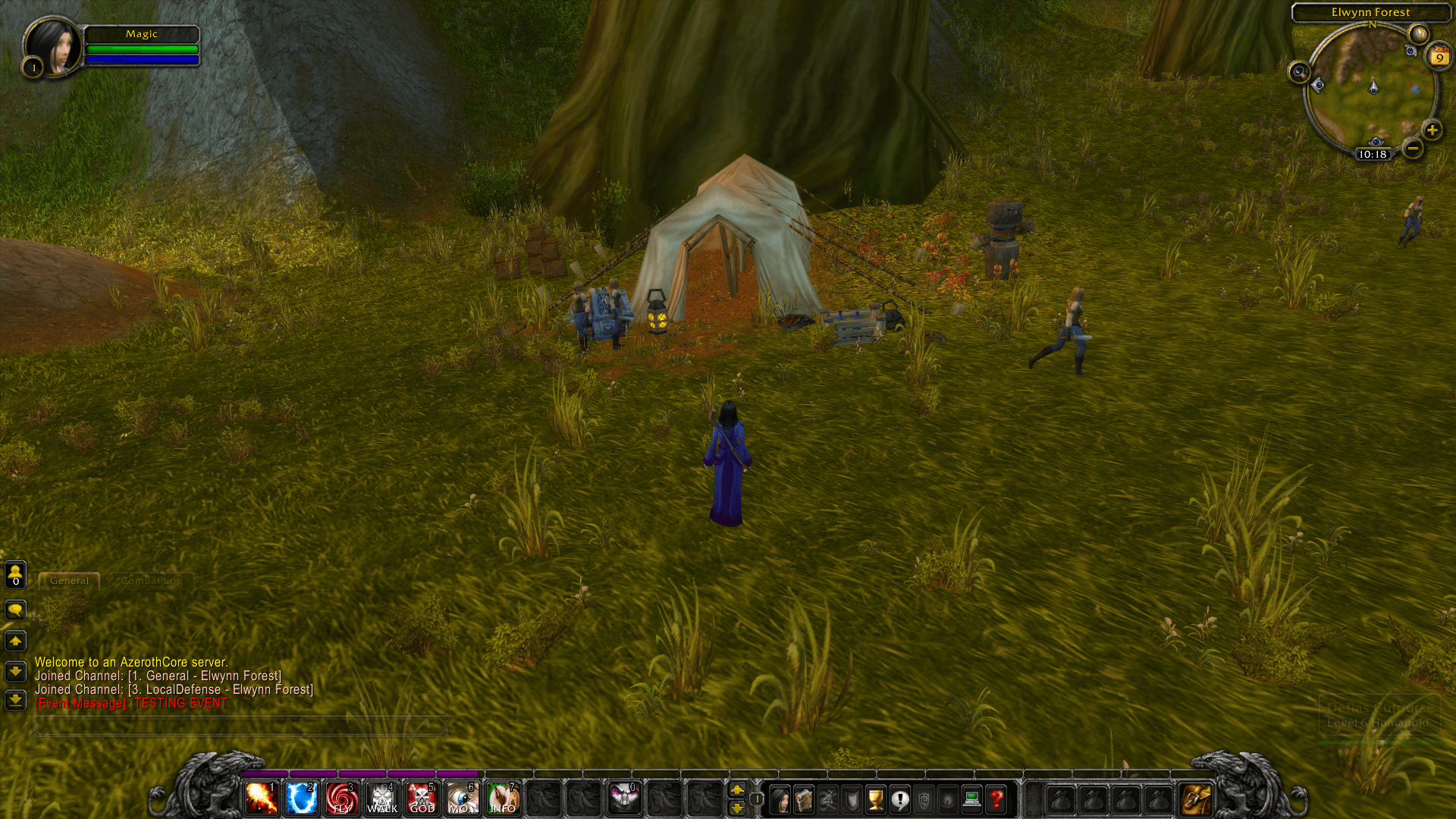
Task: Open the Character Info portrait icon
Action: click(x=779, y=799)
